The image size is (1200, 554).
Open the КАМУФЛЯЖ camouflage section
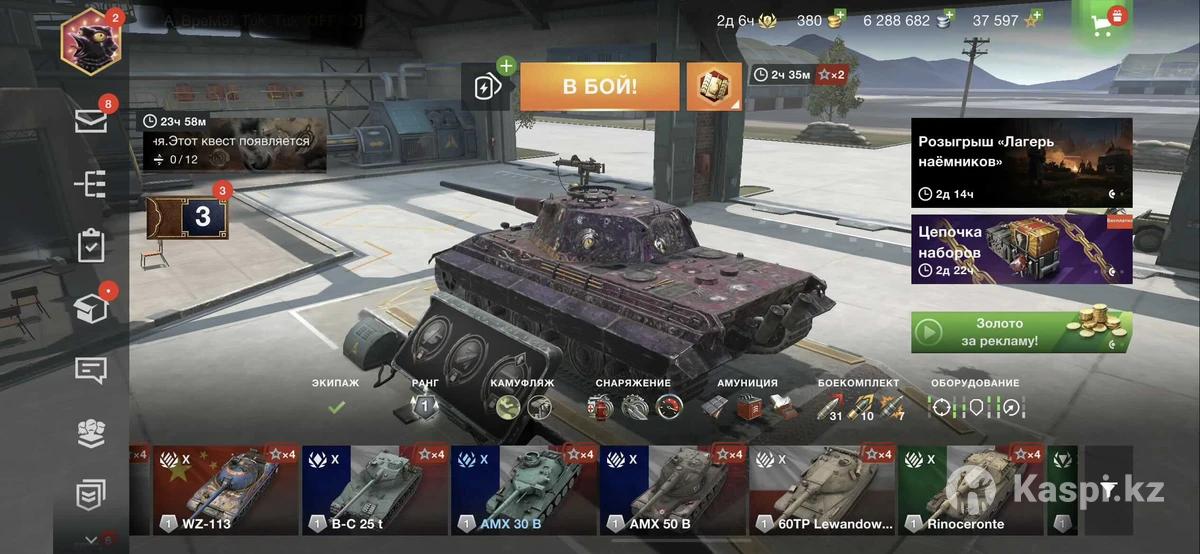pos(523,398)
